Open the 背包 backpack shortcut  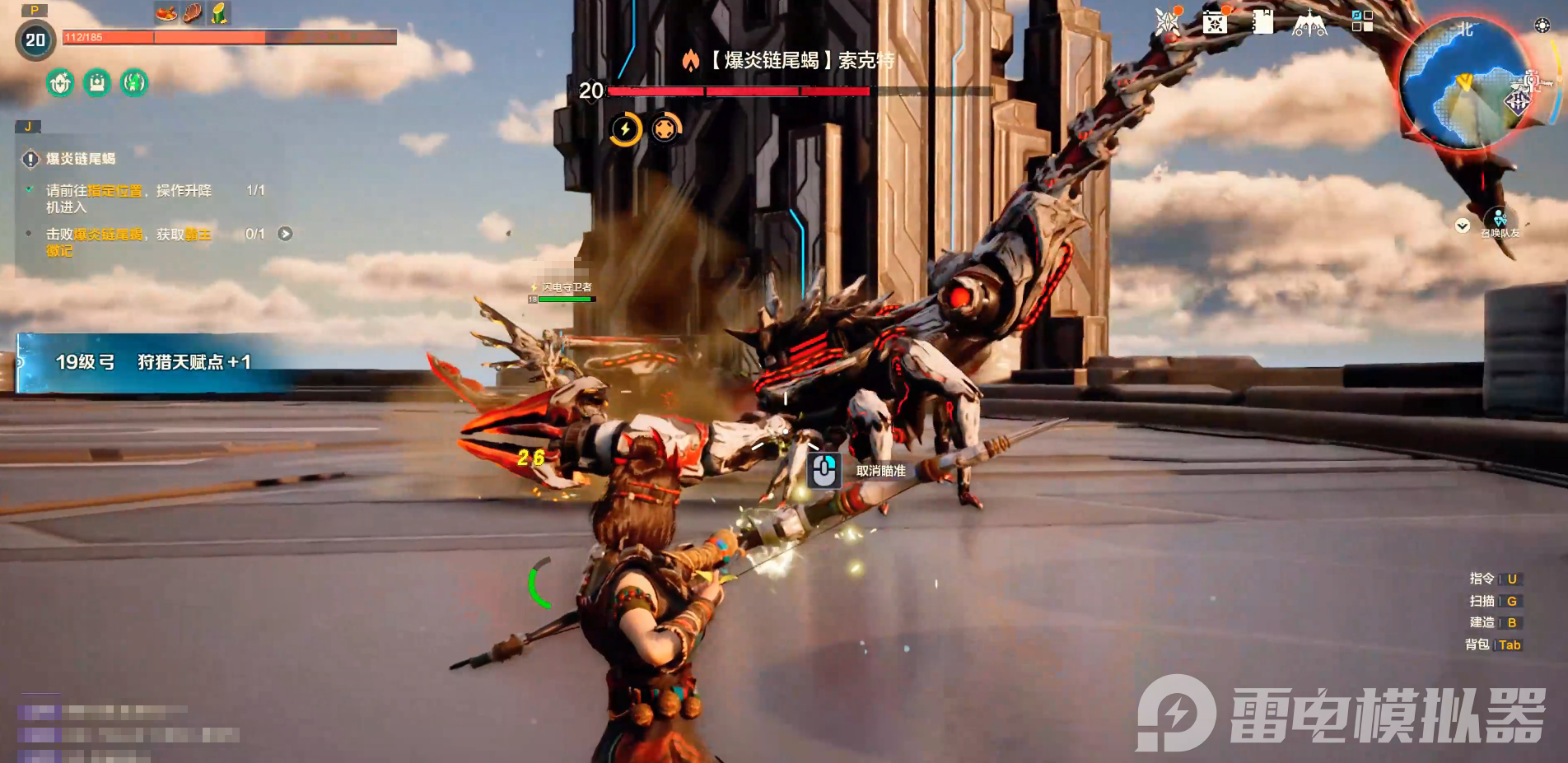click(1493, 644)
